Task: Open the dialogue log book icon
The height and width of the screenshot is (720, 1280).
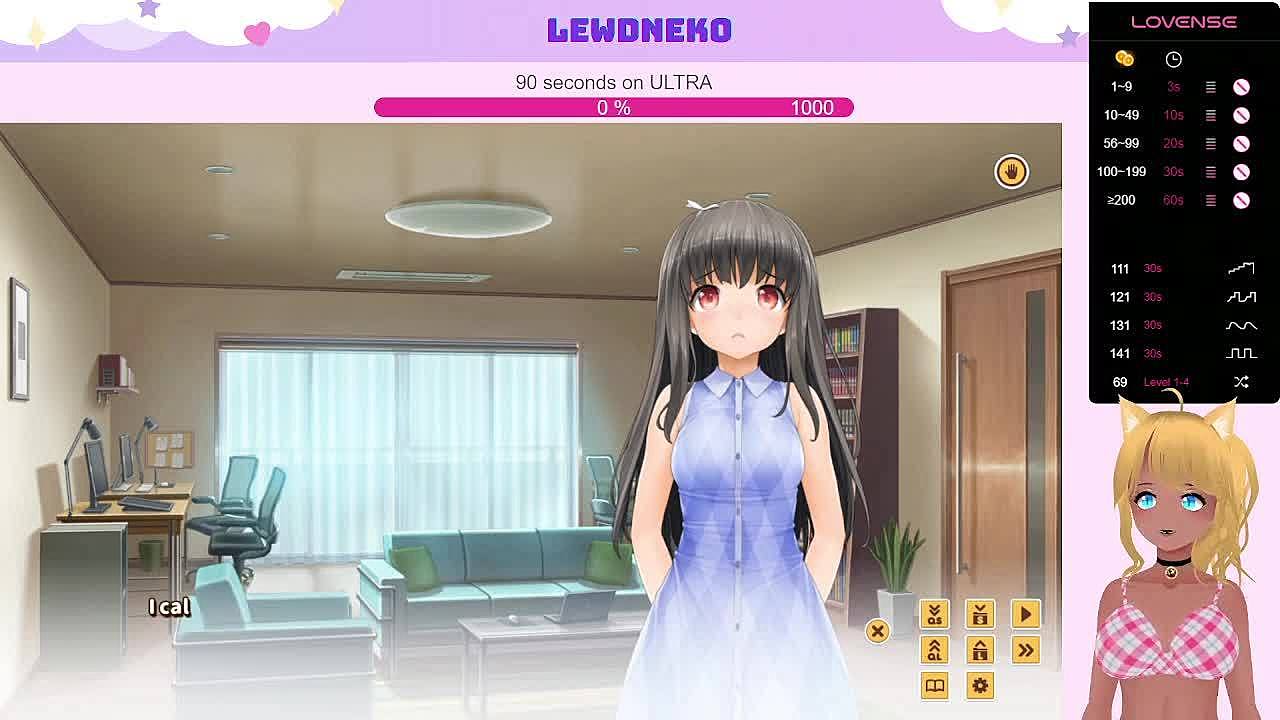Action: (x=934, y=685)
